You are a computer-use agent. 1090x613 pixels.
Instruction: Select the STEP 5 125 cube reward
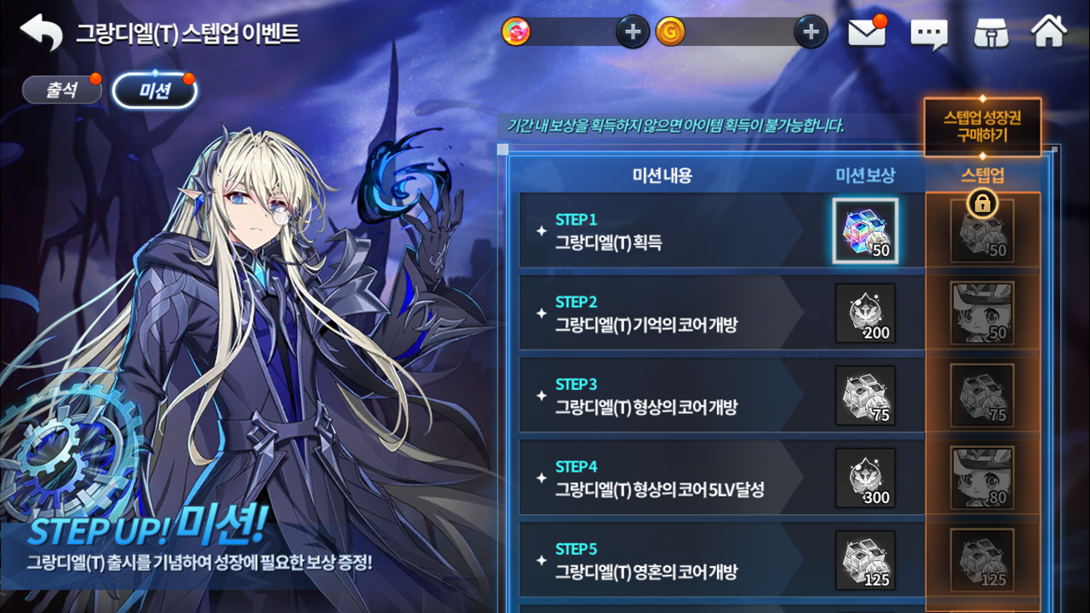pos(865,560)
